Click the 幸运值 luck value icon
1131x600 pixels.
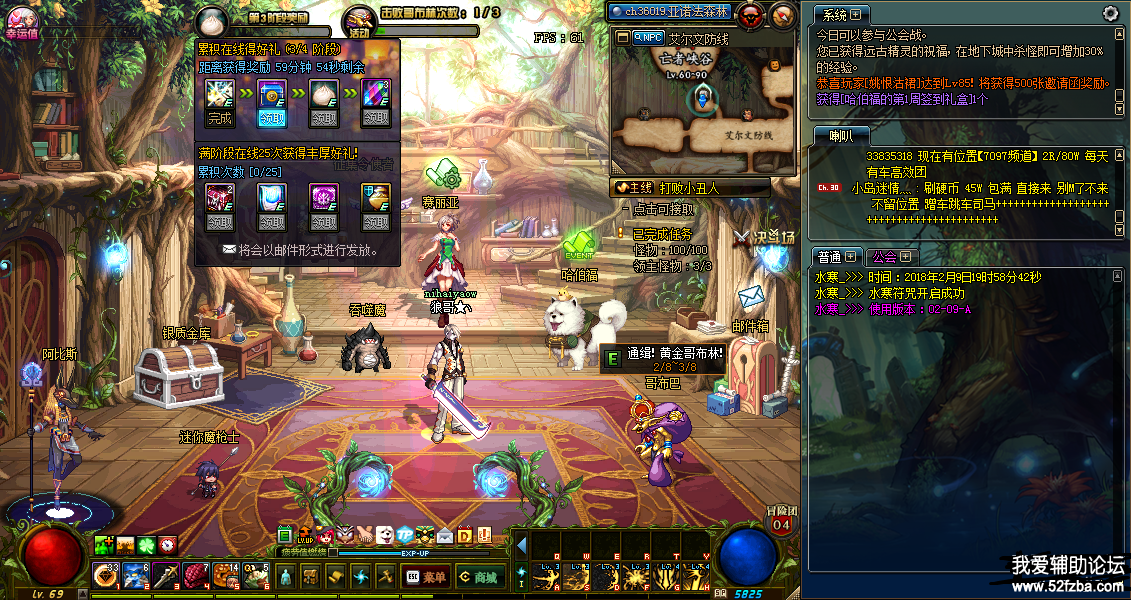point(22,18)
